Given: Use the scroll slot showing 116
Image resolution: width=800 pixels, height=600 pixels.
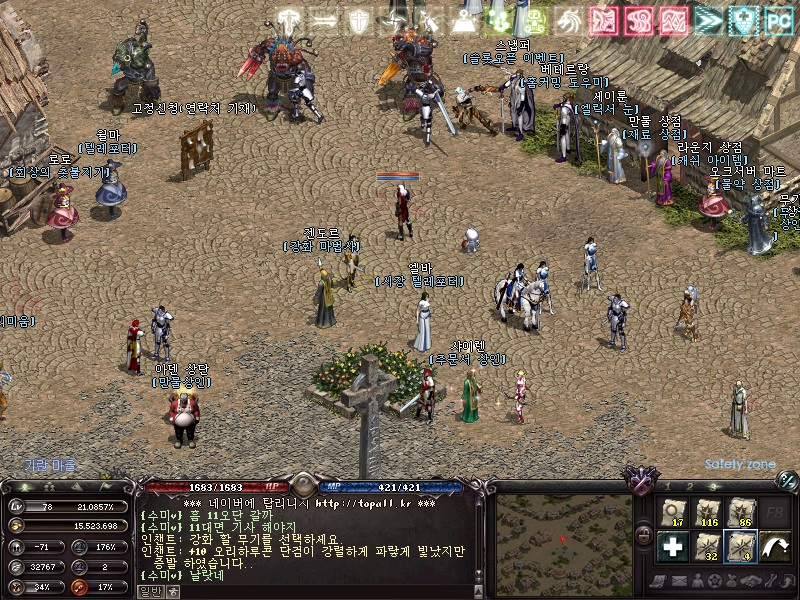Looking at the screenshot, I should (x=708, y=512).
